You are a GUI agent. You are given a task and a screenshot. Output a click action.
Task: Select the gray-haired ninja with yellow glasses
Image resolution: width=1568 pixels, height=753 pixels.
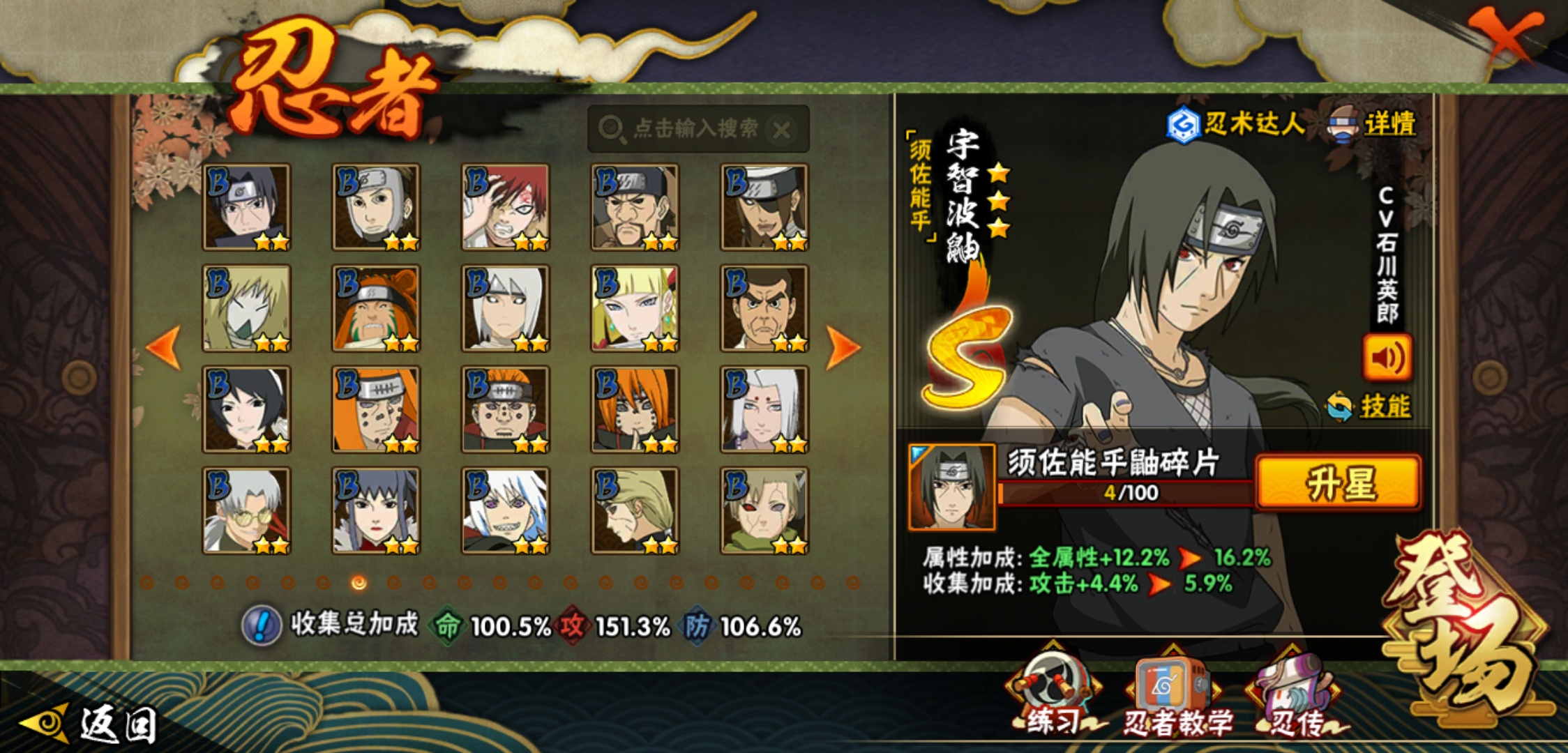tap(246, 510)
